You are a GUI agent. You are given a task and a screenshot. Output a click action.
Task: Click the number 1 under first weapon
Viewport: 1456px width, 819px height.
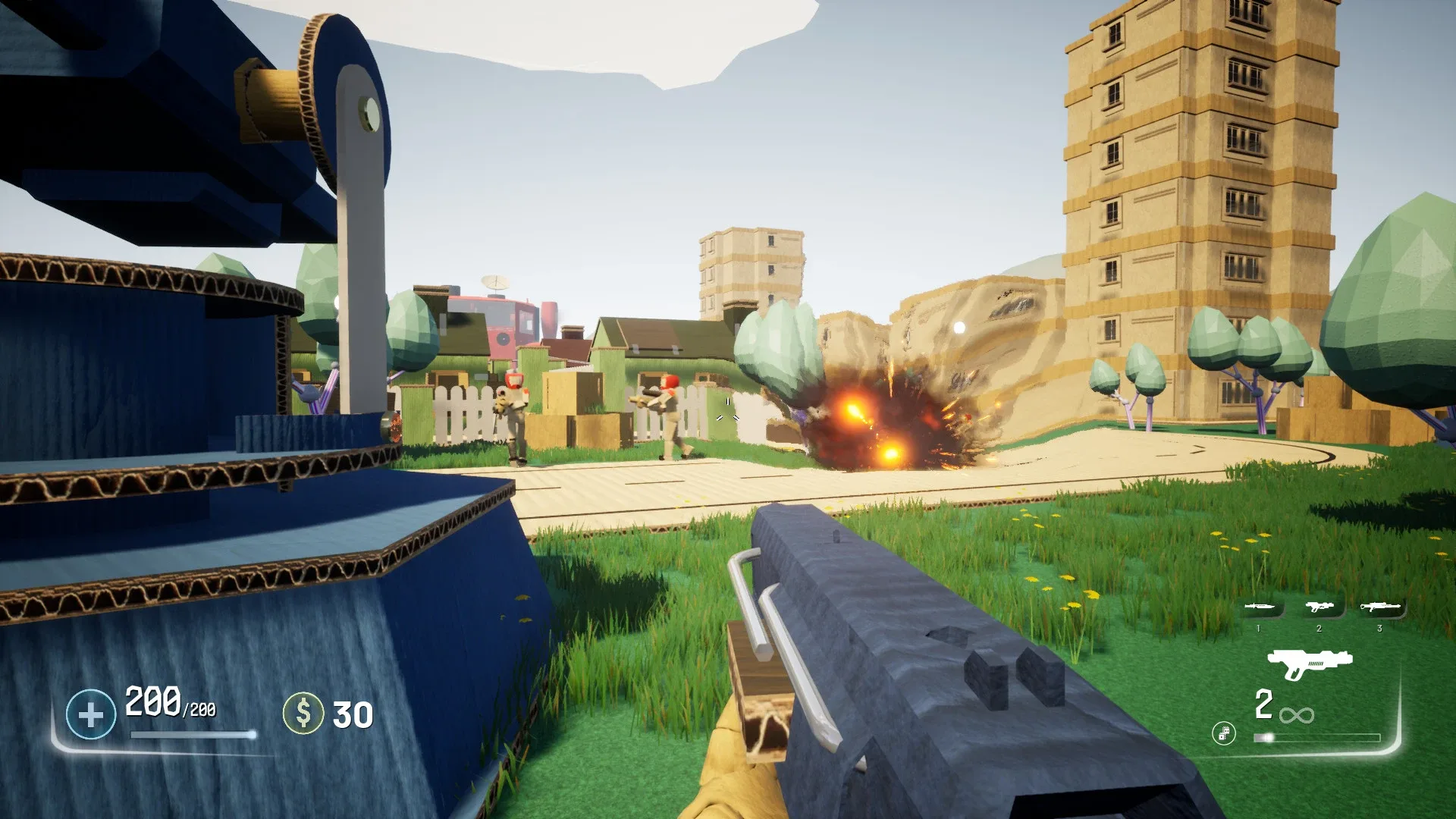pos(1258,628)
